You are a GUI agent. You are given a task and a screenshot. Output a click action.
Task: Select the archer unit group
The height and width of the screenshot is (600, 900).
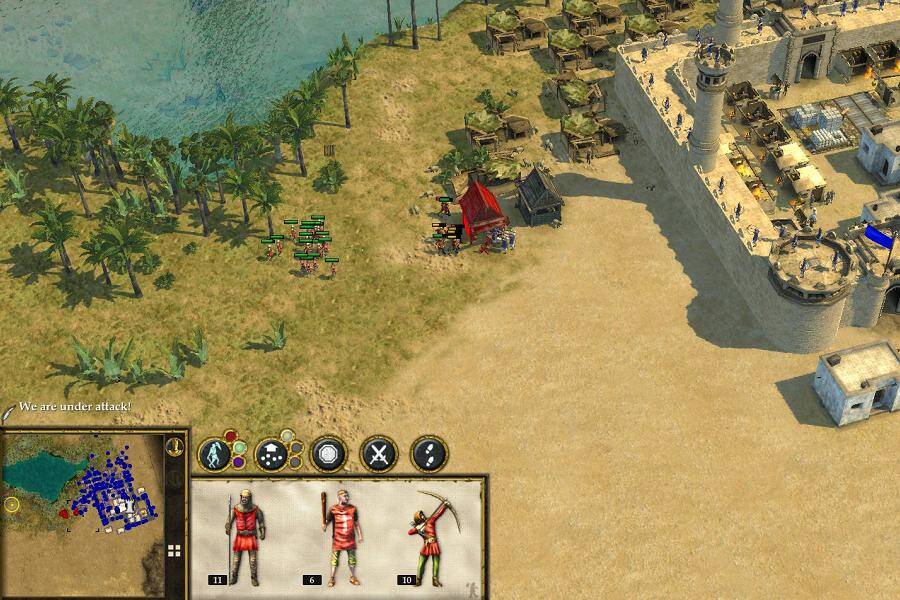click(x=432, y=535)
